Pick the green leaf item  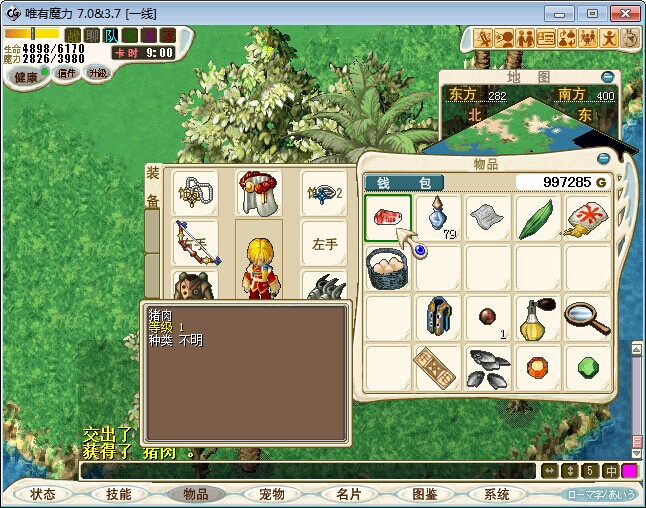[538, 218]
